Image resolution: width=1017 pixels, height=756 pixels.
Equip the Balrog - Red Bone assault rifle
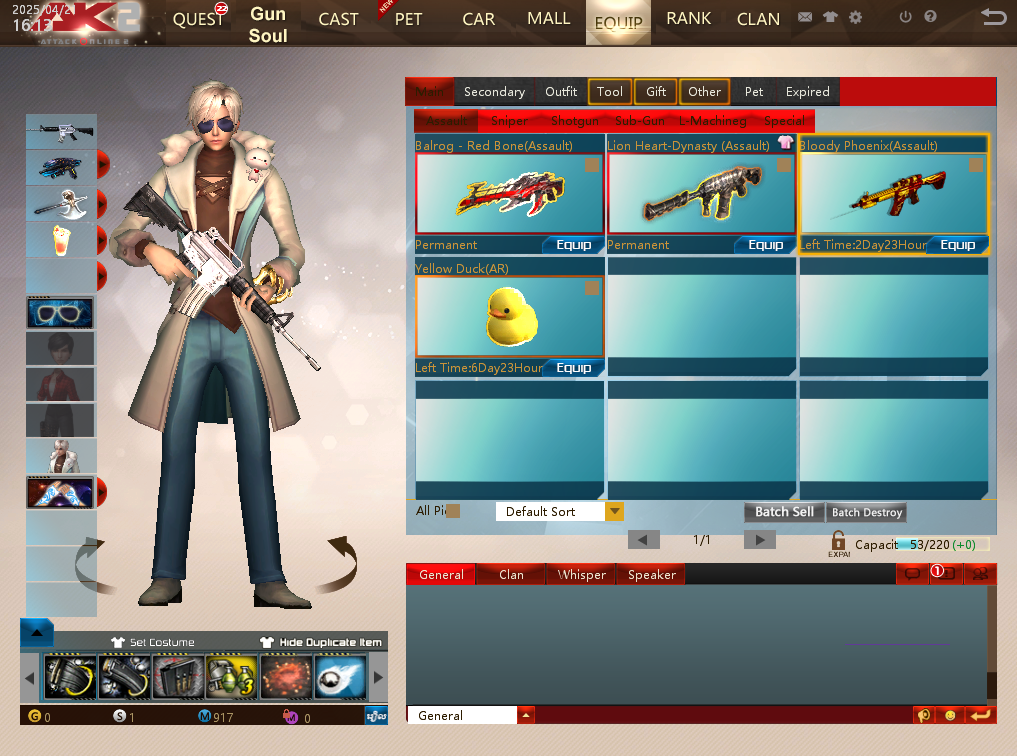click(x=574, y=245)
